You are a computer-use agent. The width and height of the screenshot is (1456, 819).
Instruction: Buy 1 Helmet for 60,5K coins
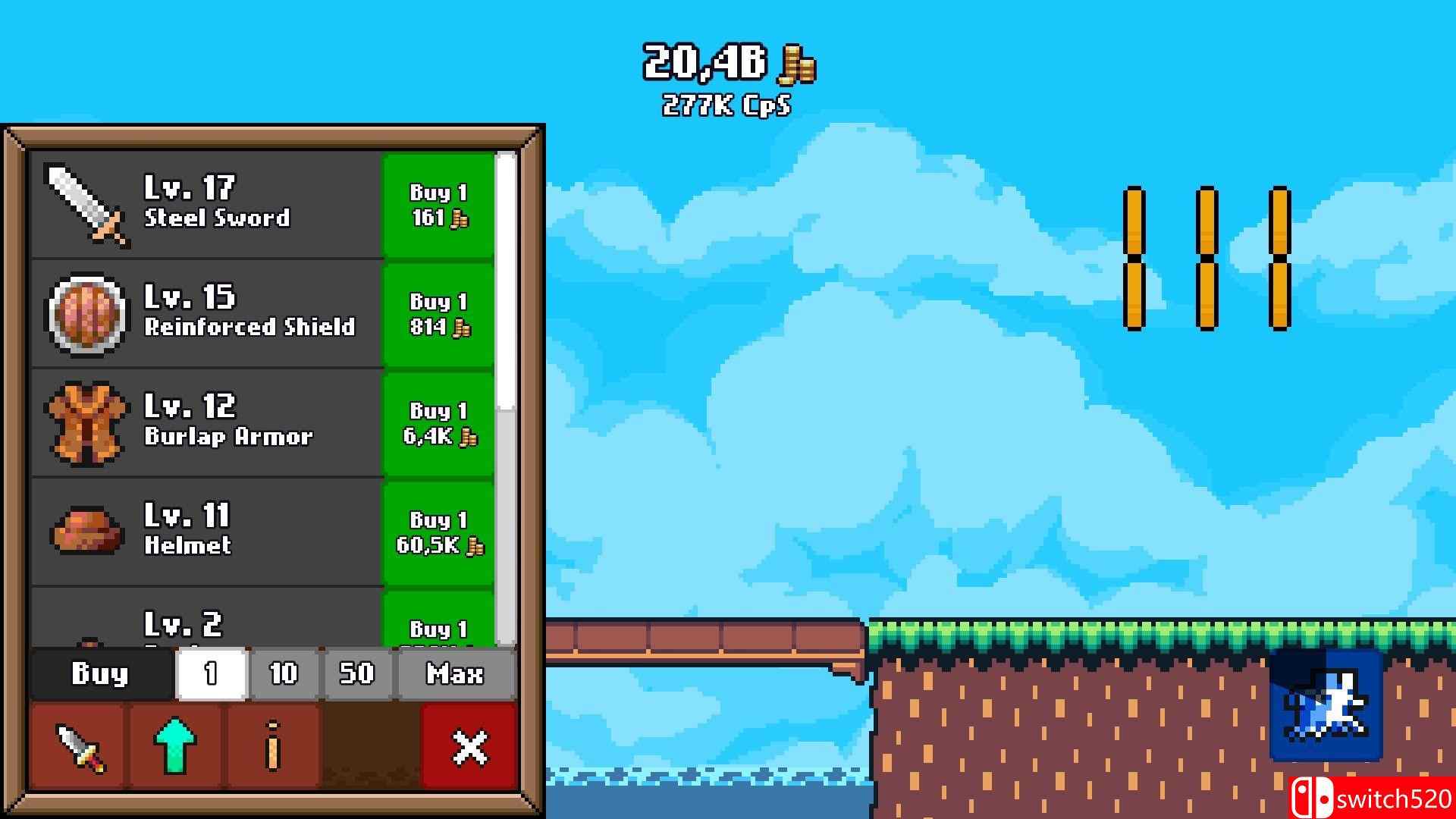440,531
